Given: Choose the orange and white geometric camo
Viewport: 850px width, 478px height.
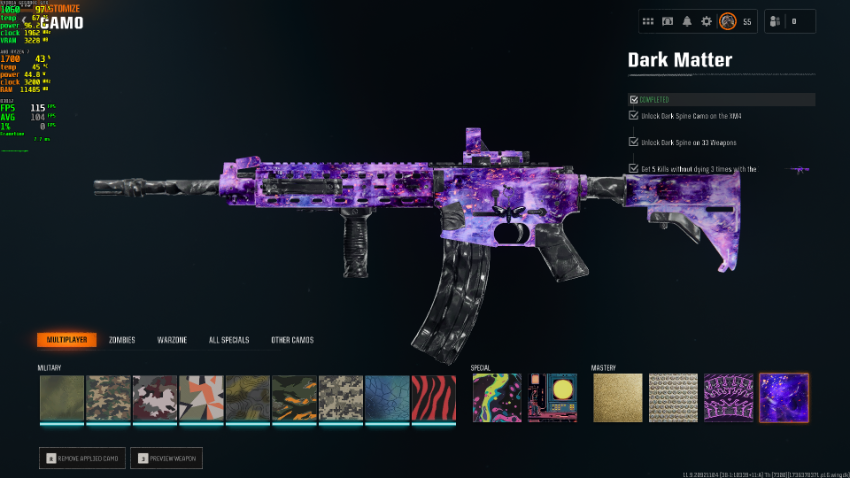Looking at the screenshot, I should (x=201, y=398).
